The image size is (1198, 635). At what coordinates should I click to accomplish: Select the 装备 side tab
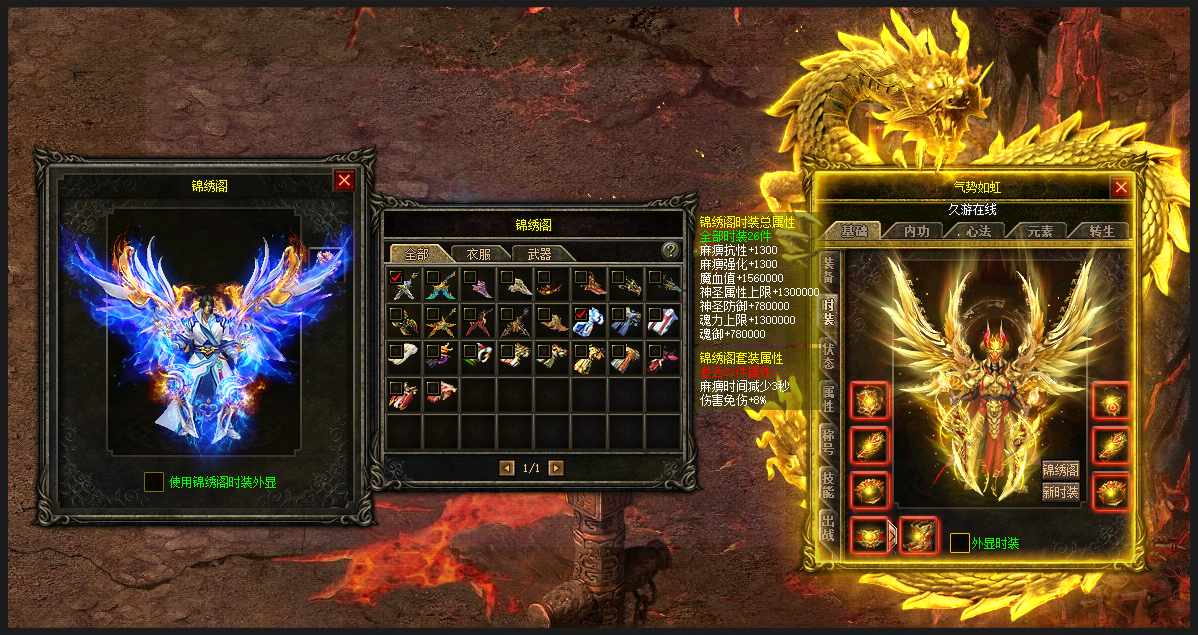(x=829, y=269)
